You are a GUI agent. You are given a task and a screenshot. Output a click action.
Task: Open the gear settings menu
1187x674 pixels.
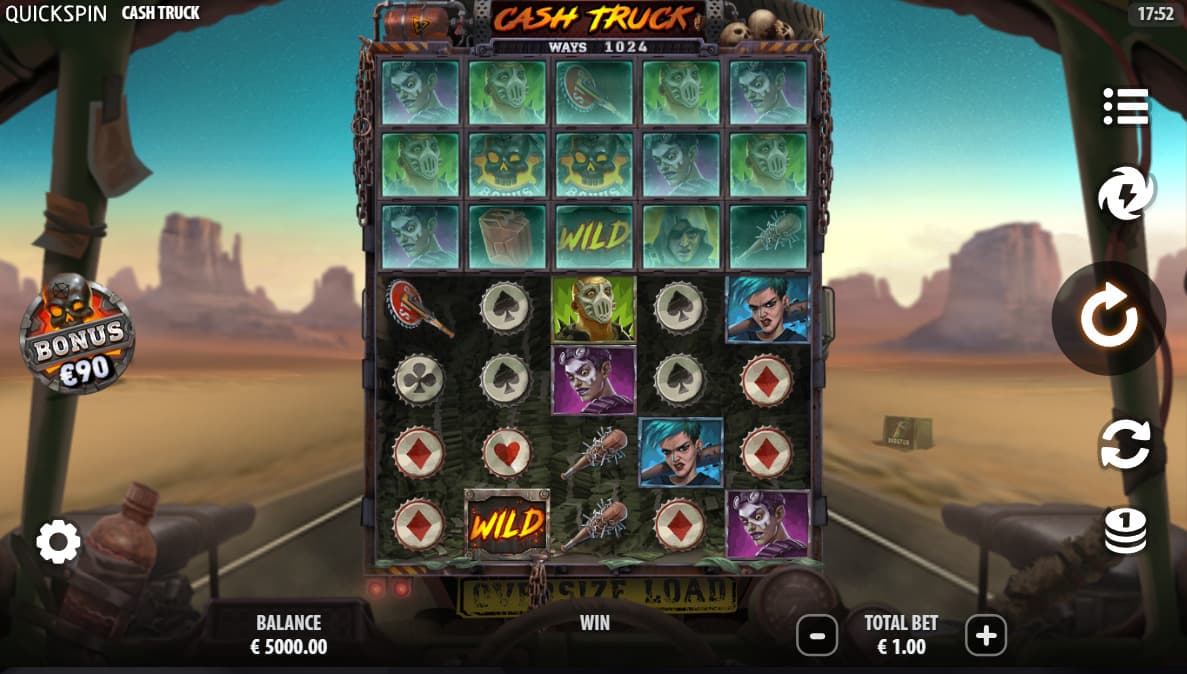tap(58, 542)
